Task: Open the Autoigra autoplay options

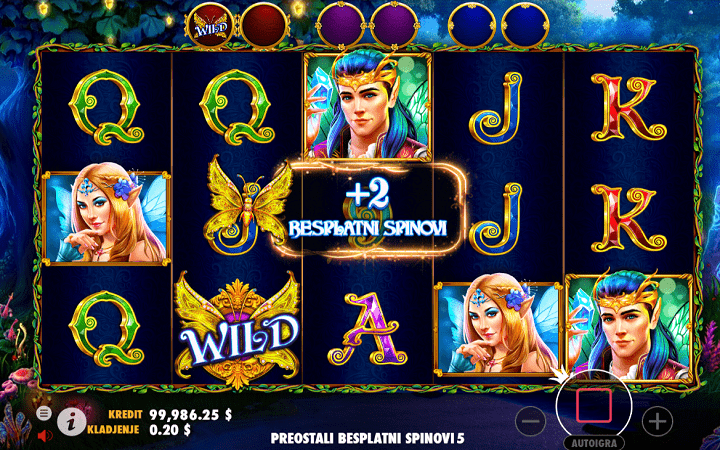Action: pyautogui.click(x=595, y=442)
